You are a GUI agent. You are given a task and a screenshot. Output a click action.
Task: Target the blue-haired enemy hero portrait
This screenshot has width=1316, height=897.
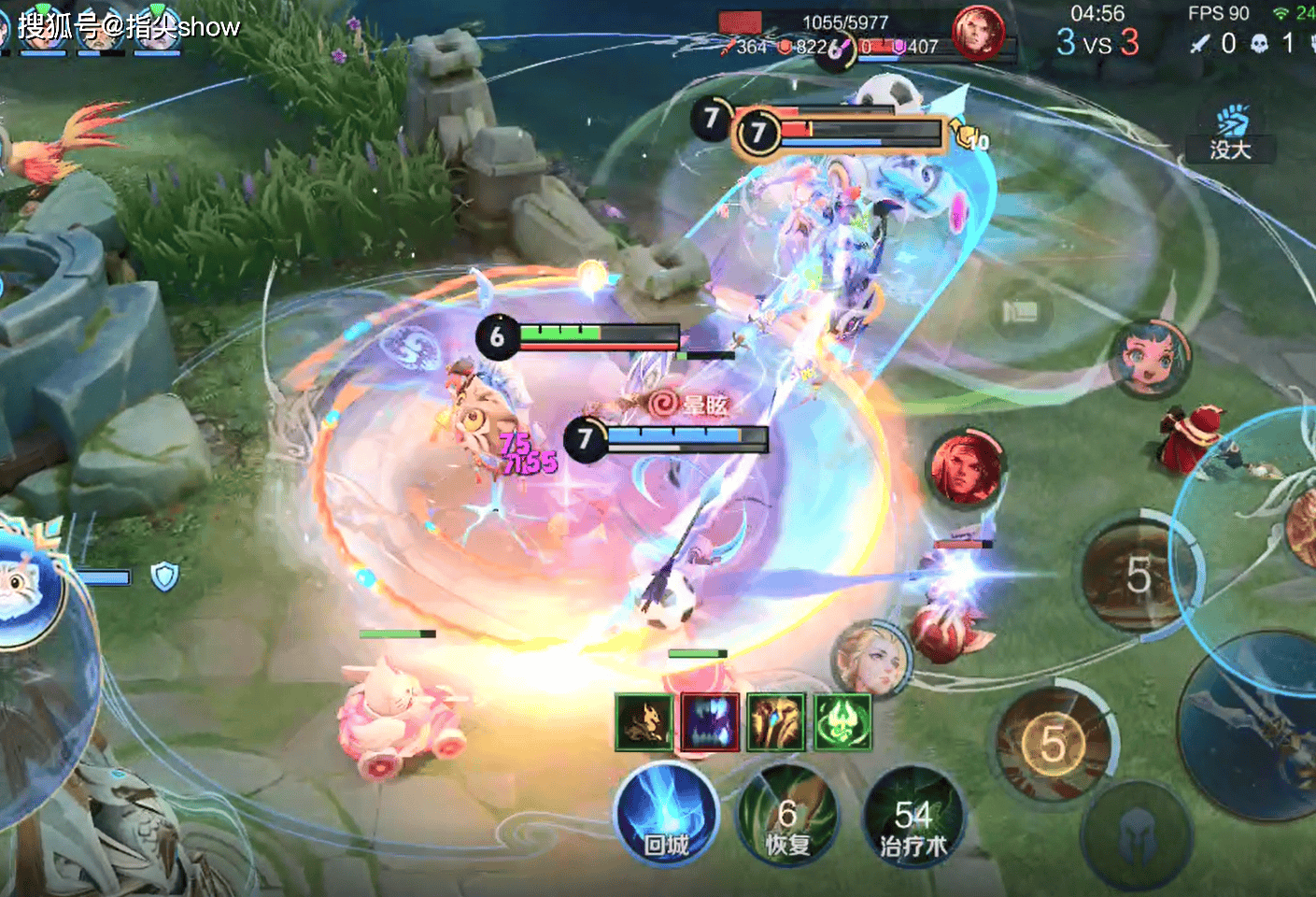1151,357
